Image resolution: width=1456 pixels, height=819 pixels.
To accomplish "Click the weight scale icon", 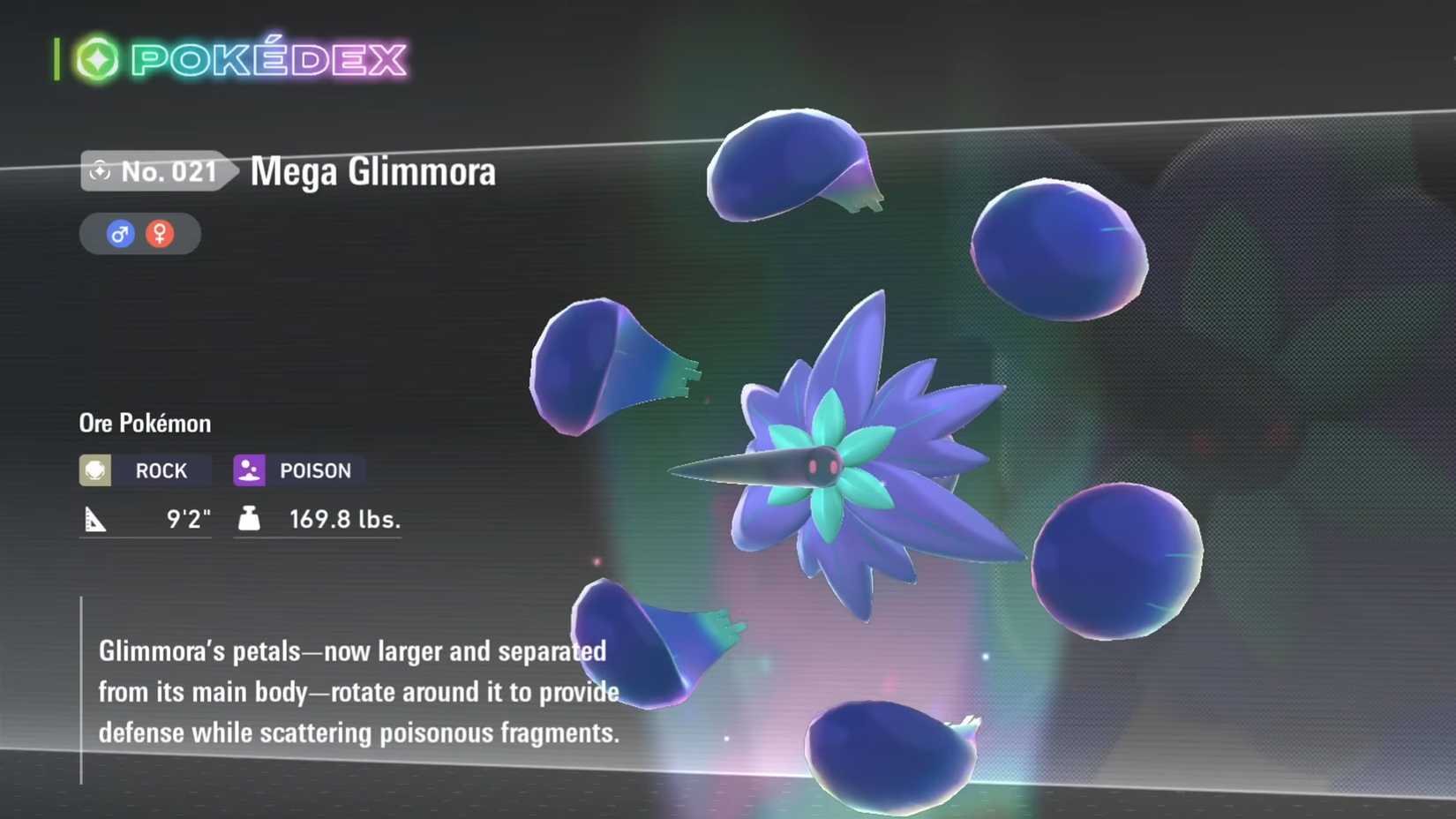I will (x=248, y=519).
